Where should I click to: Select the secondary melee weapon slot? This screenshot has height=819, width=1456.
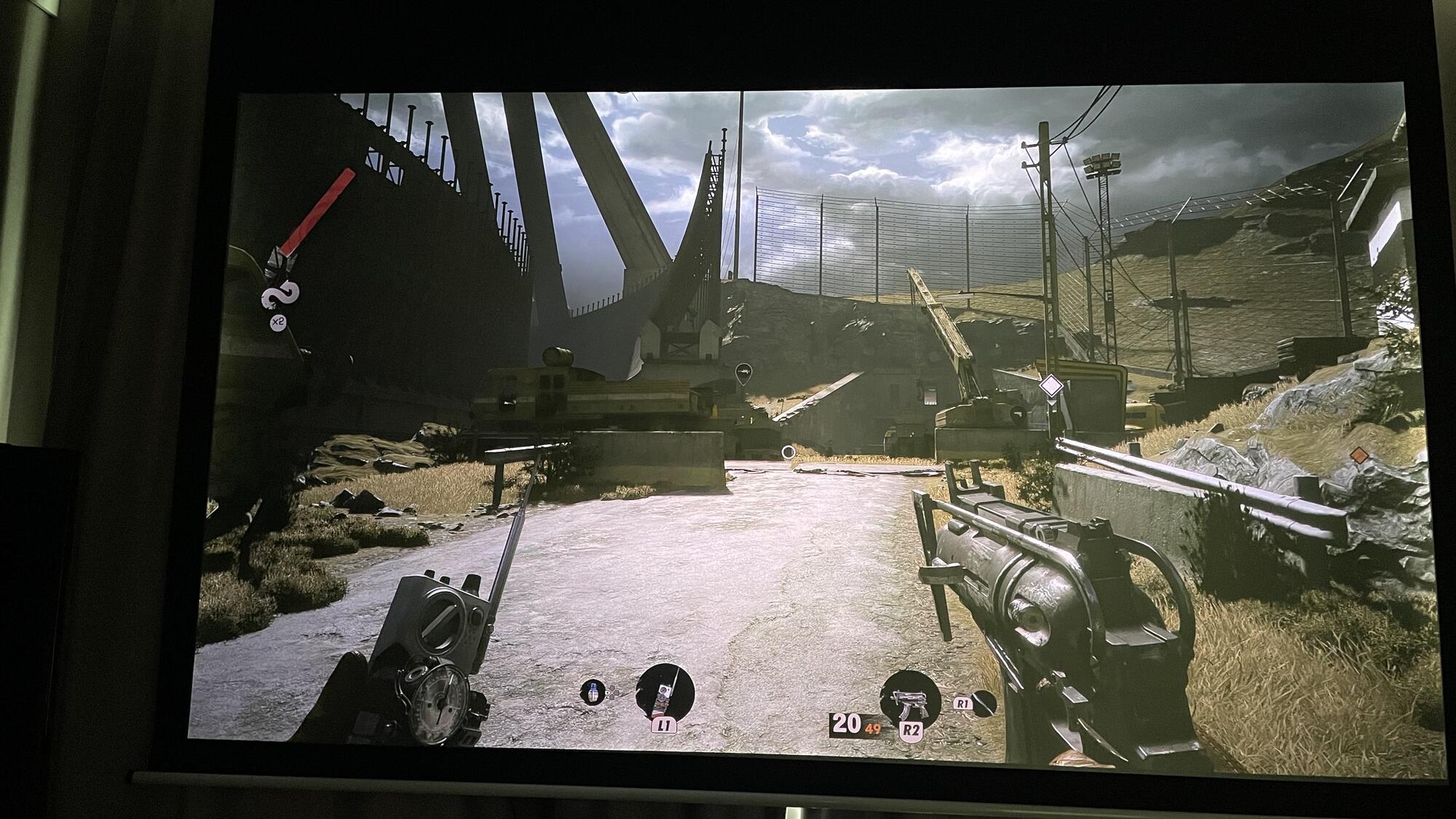[984, 703]
